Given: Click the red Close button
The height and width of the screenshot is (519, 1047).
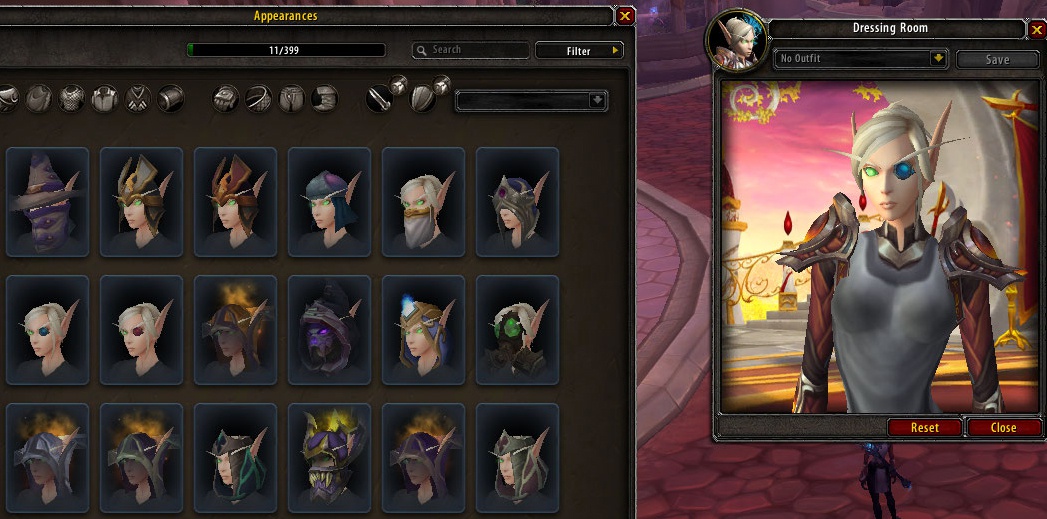Looking at the screenshot, I should (x=1003, y=427).
